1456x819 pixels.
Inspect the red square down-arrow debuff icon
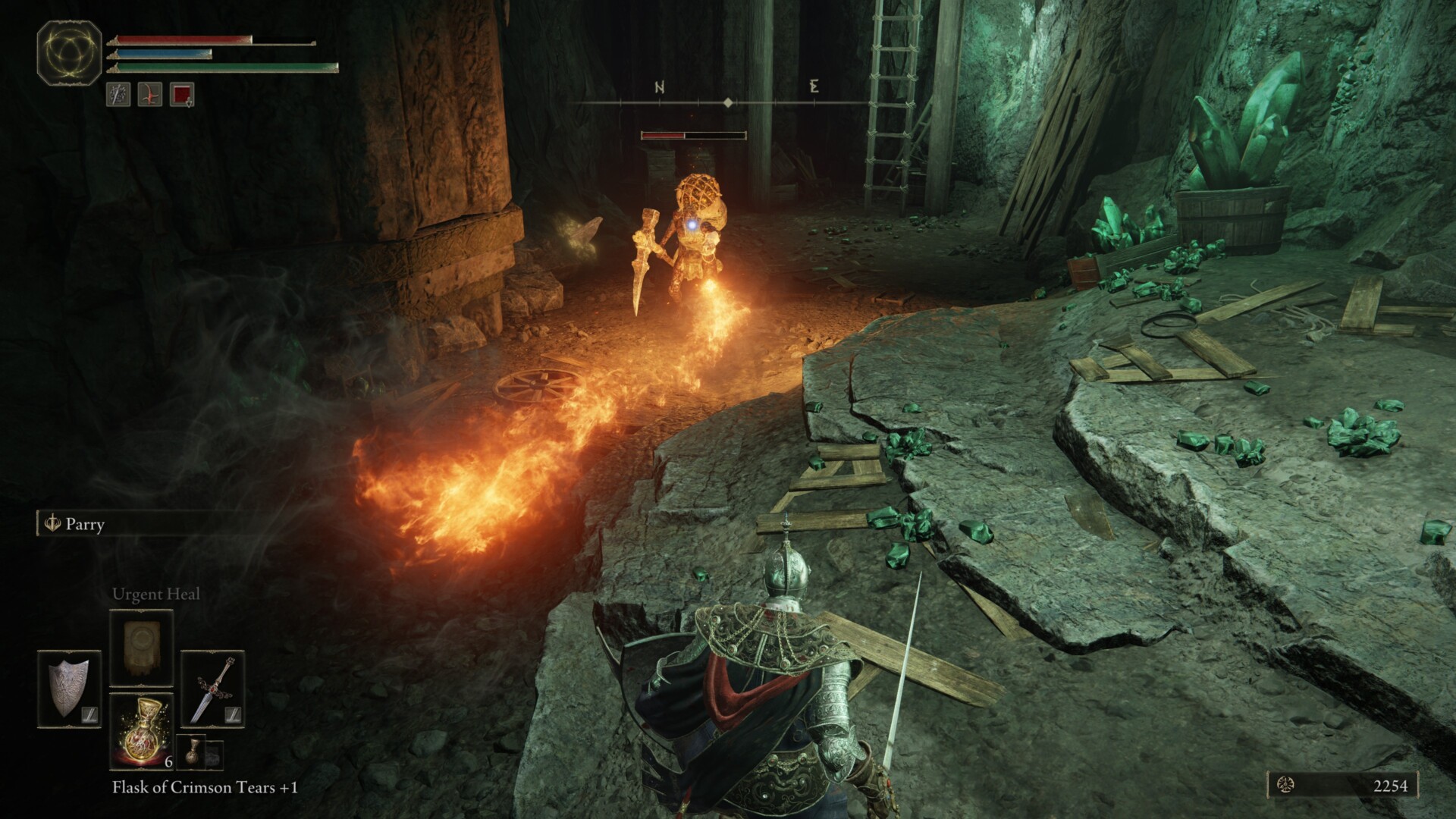pos(182,95)
